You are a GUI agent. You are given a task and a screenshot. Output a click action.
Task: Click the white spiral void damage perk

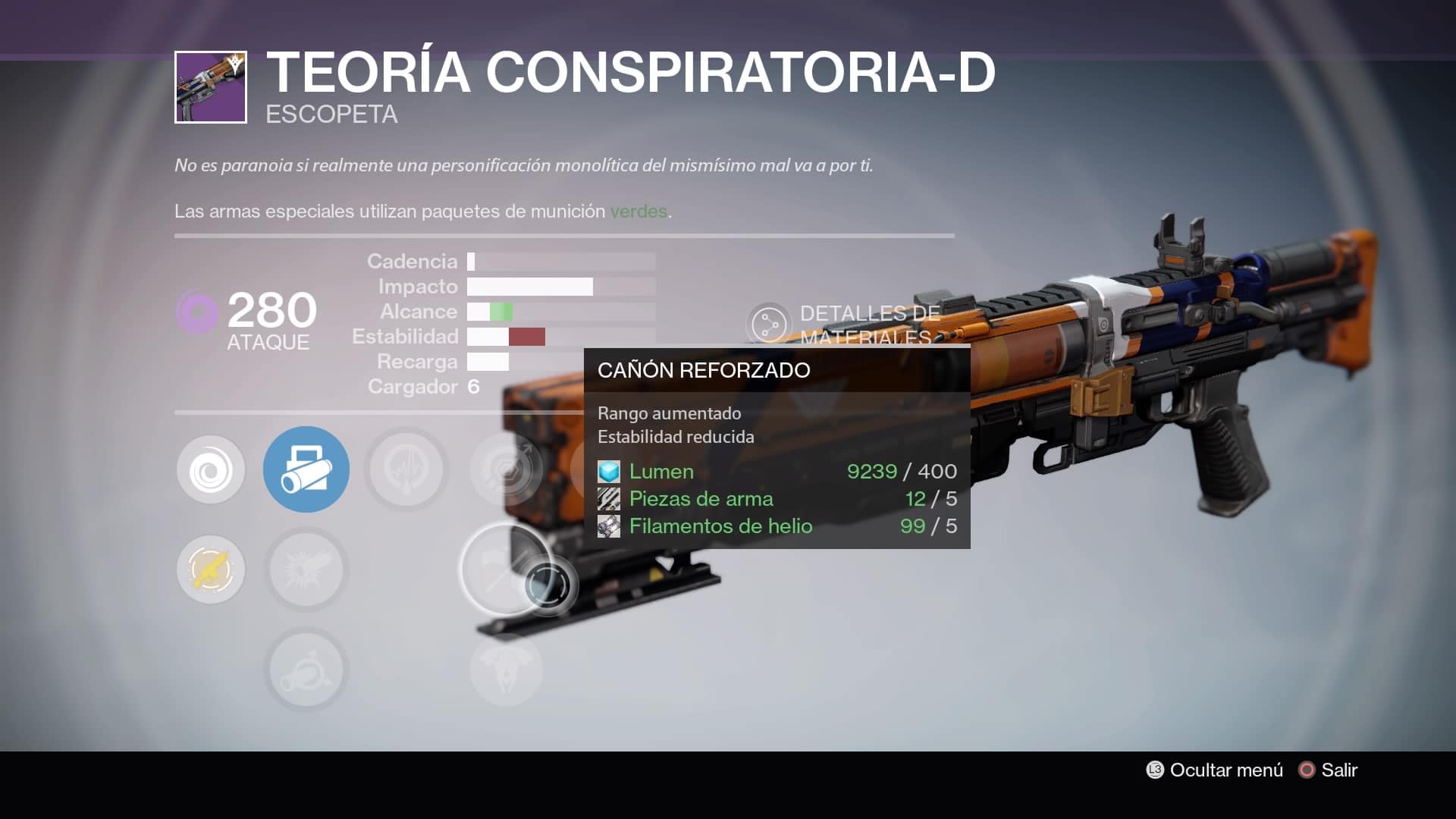(211, 470)
